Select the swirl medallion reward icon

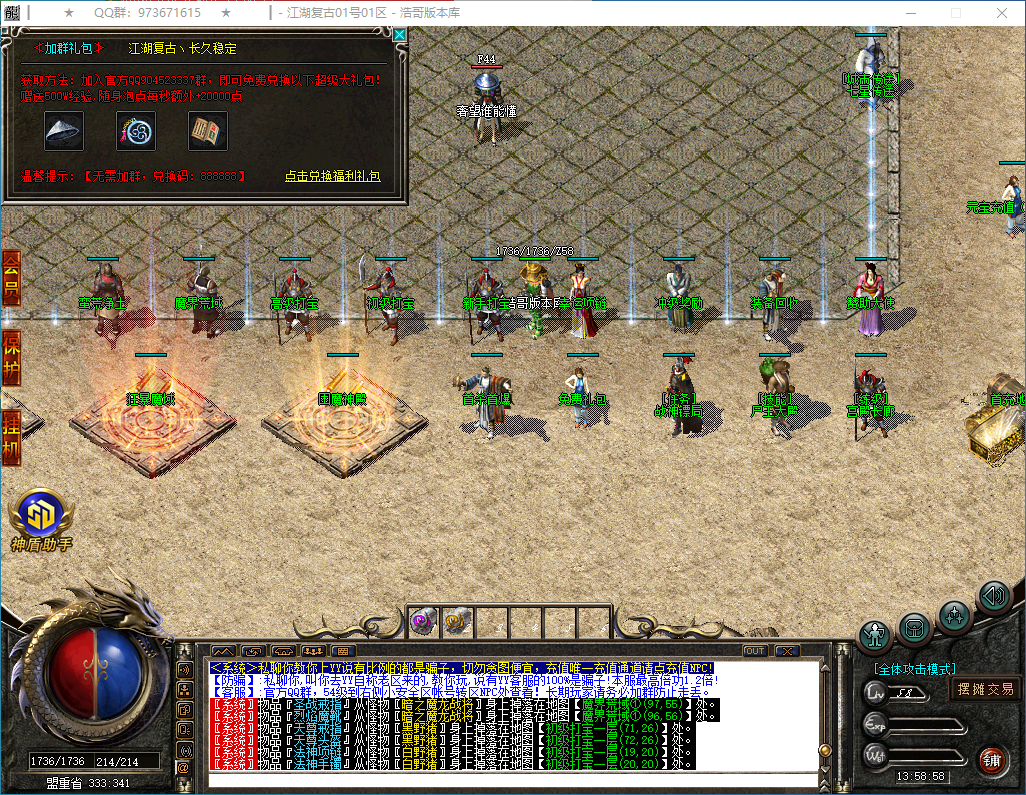(x=136, y=130)
